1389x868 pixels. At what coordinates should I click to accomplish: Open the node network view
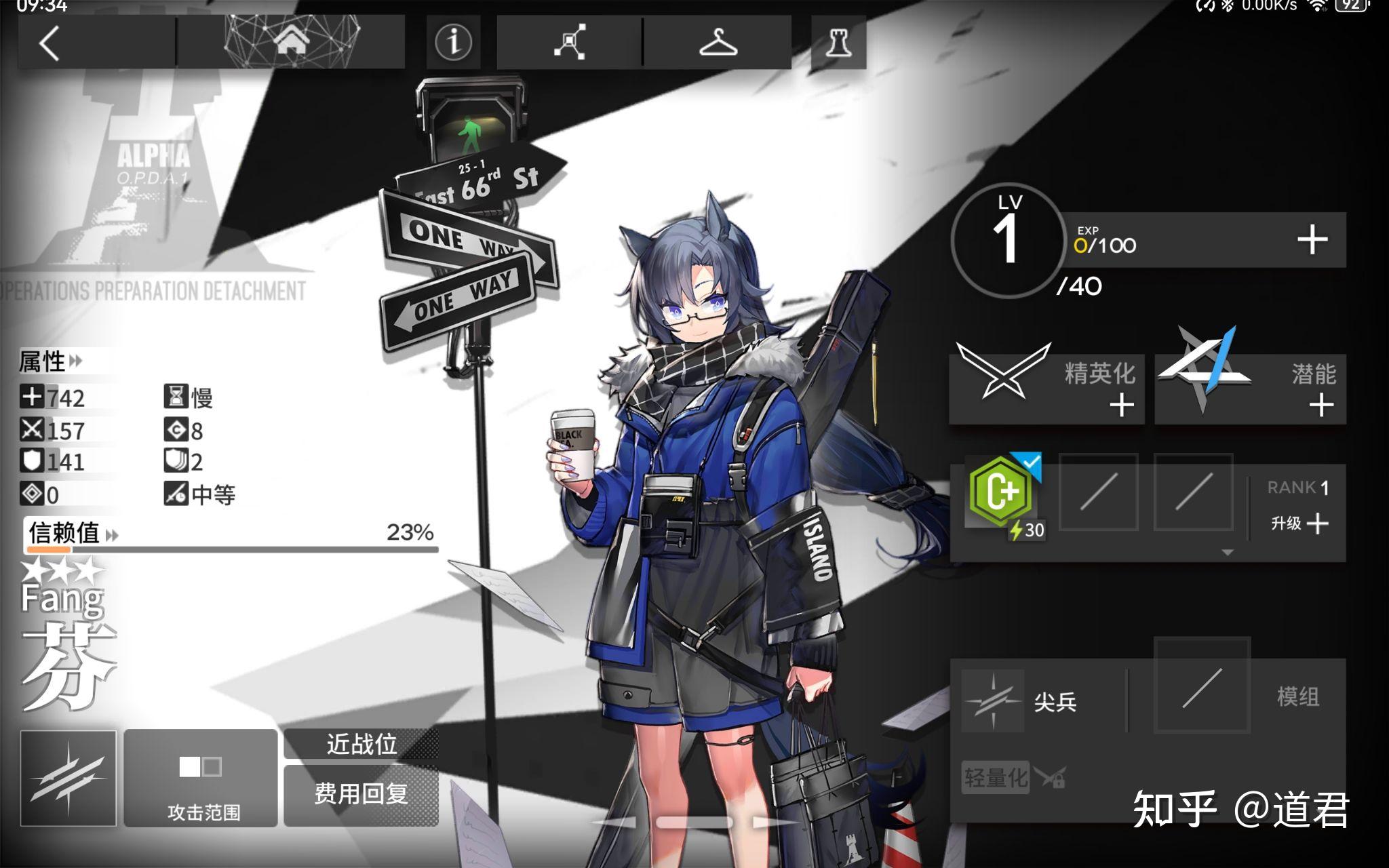click(x=570, y=43)
